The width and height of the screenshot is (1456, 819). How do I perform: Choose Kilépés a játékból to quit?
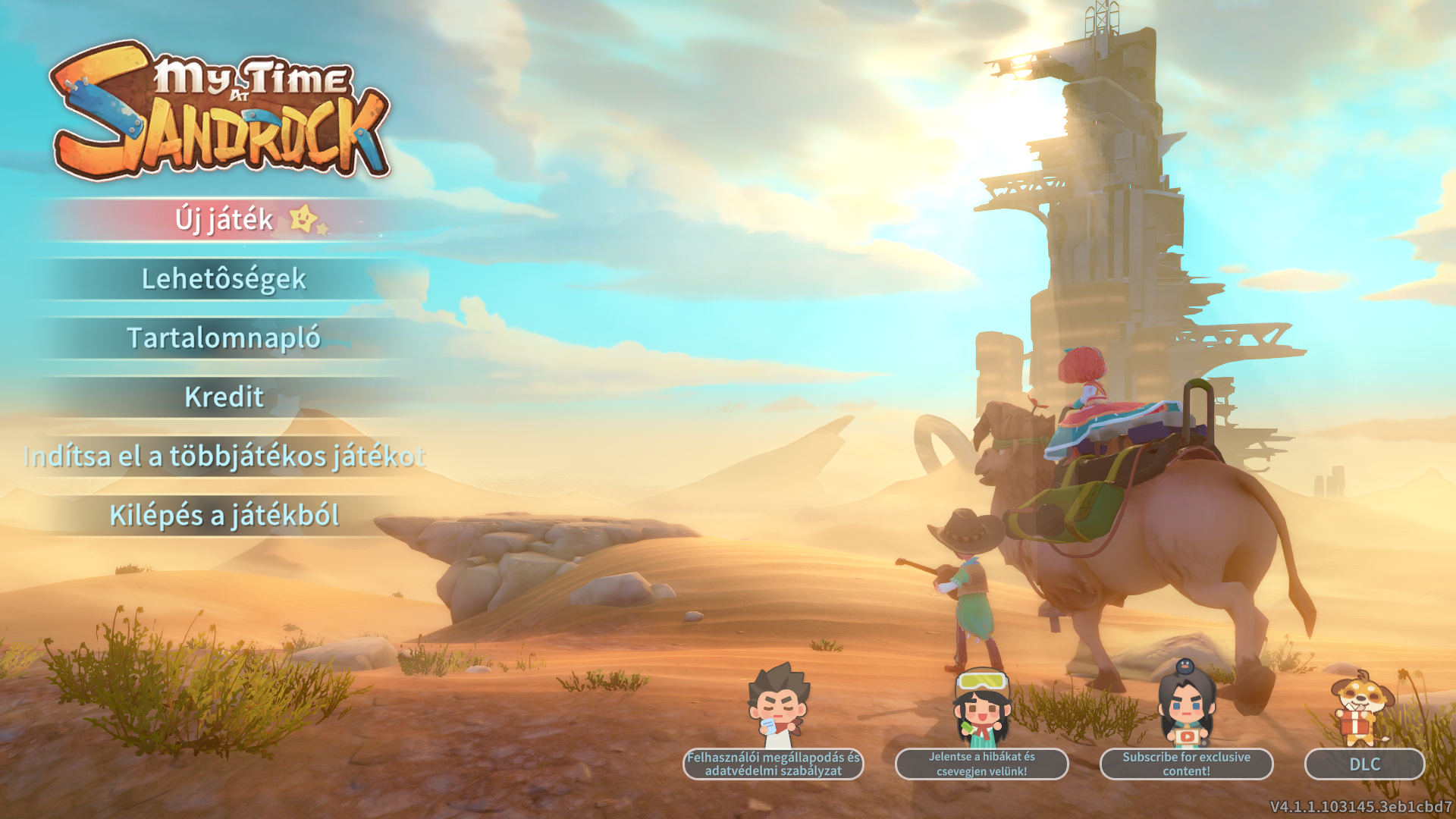pos(224,516)
